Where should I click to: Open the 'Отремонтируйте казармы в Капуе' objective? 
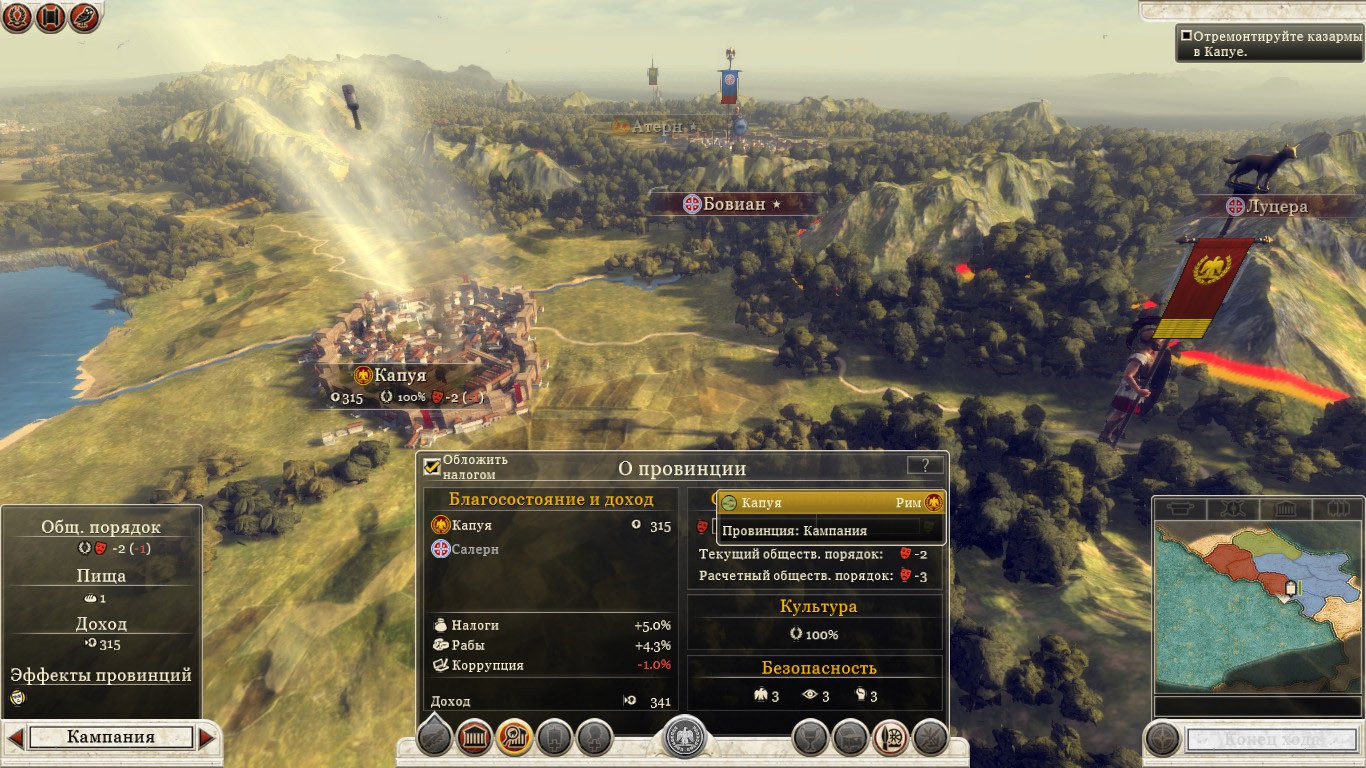point(1267,43)
